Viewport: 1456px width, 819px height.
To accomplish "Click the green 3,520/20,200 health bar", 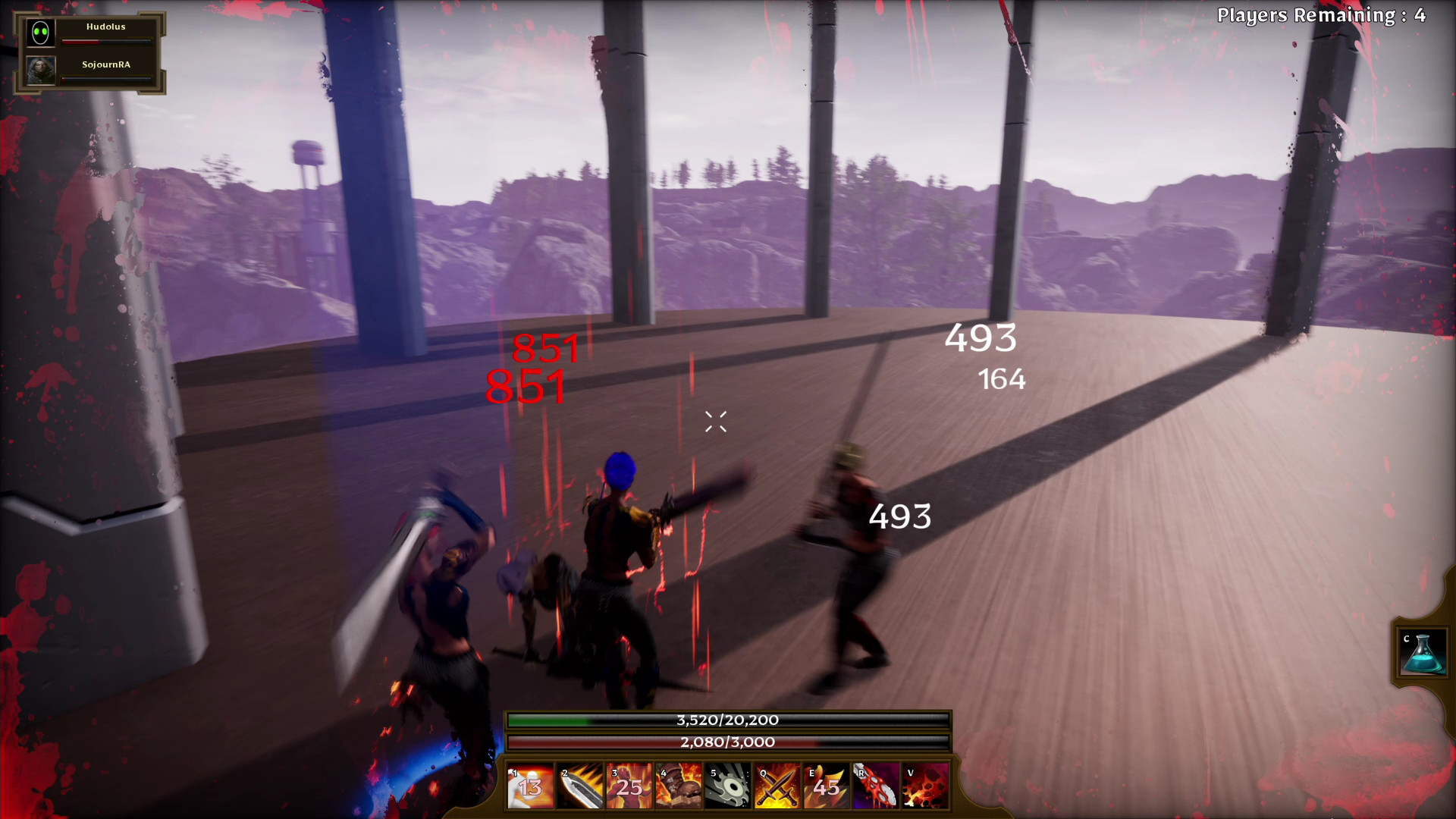I will 728,721.
